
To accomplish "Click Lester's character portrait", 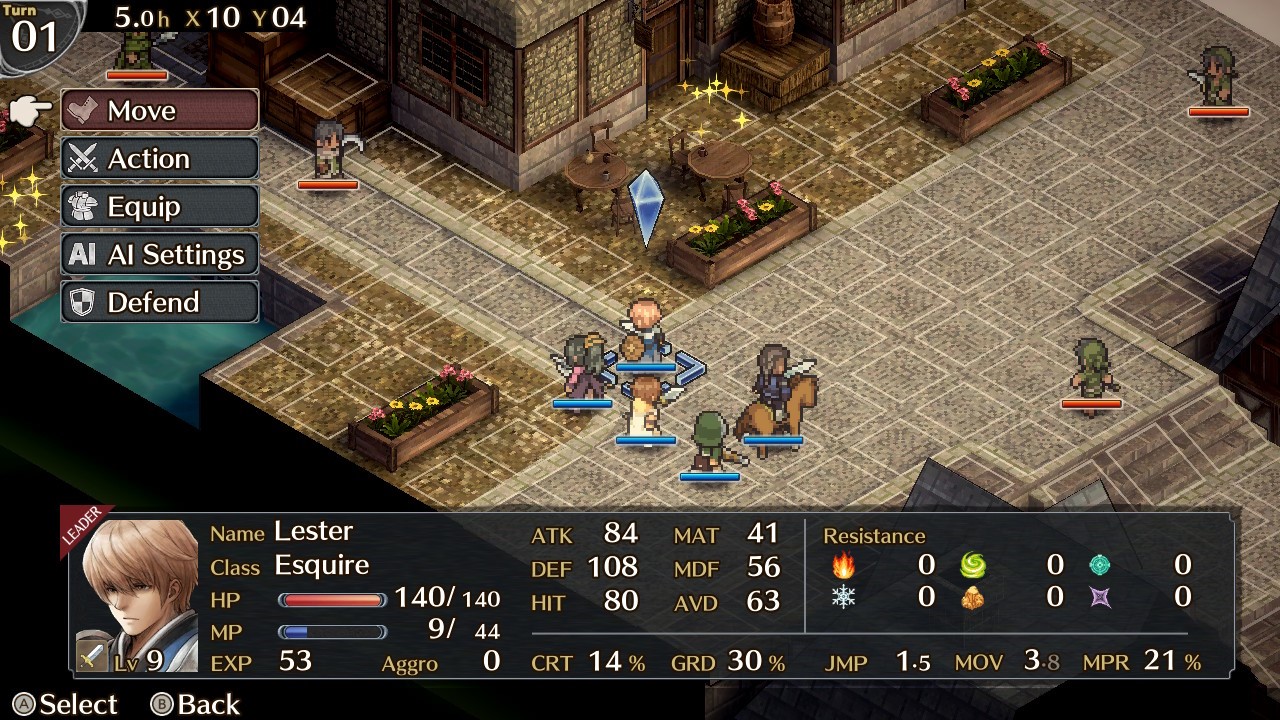I will 139,596.
